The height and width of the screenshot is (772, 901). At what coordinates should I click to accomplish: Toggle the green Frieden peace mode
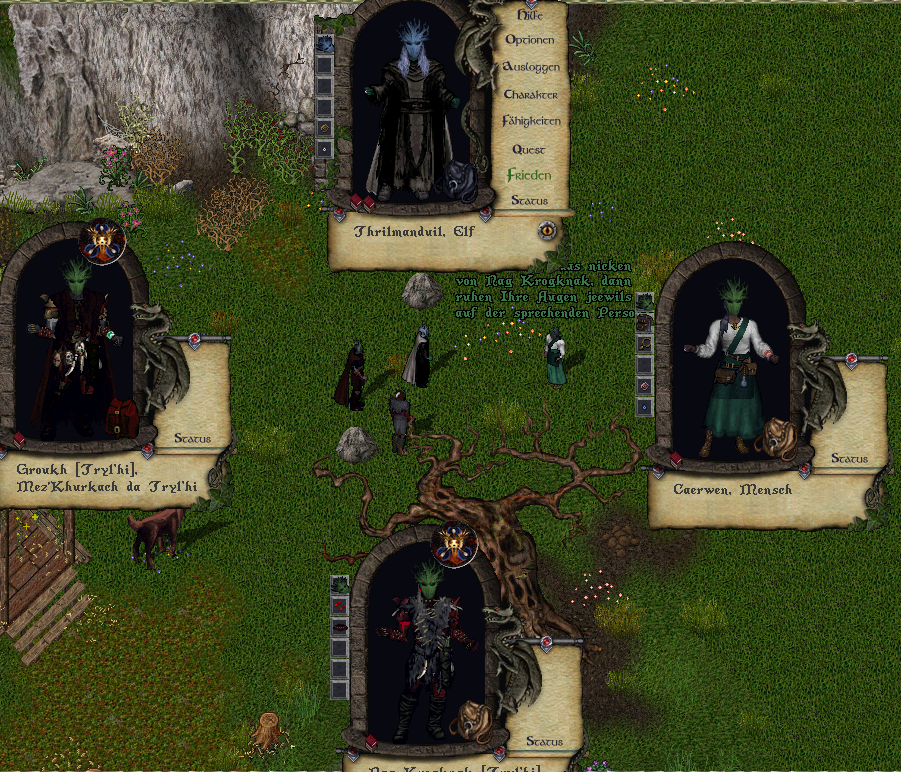529,175
